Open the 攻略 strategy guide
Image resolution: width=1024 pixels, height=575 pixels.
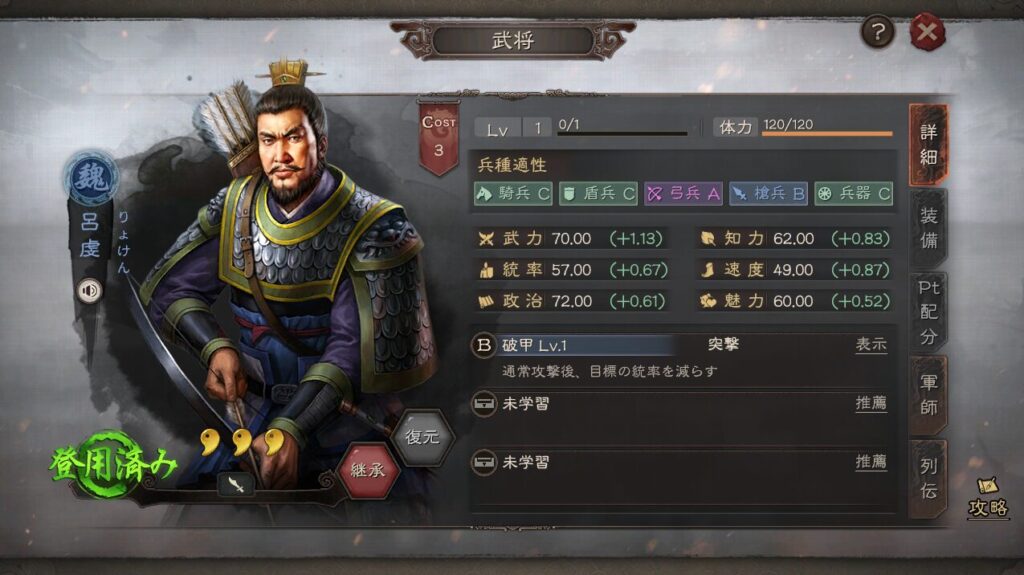(987, 498)
